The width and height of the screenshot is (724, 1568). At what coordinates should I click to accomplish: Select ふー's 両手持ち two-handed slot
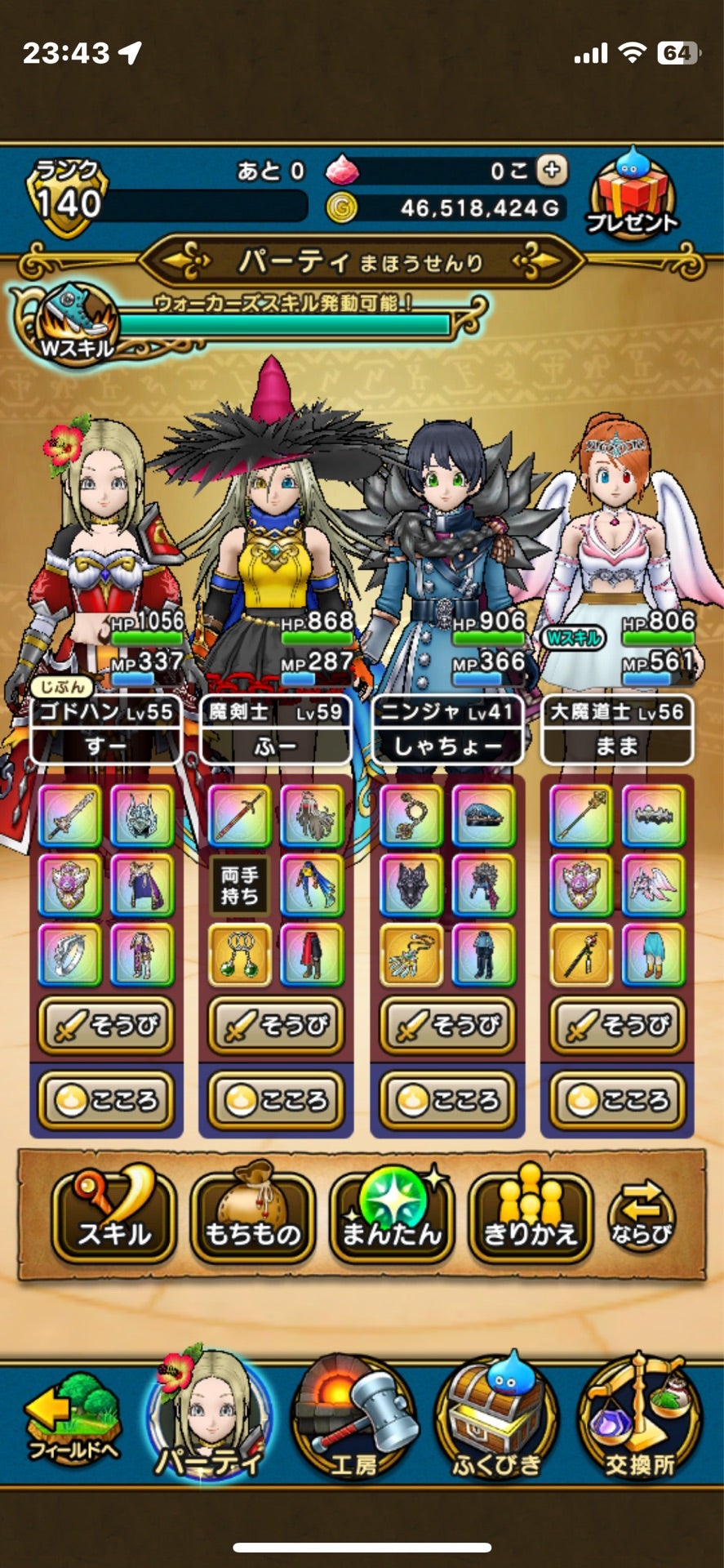pos(240,884)
